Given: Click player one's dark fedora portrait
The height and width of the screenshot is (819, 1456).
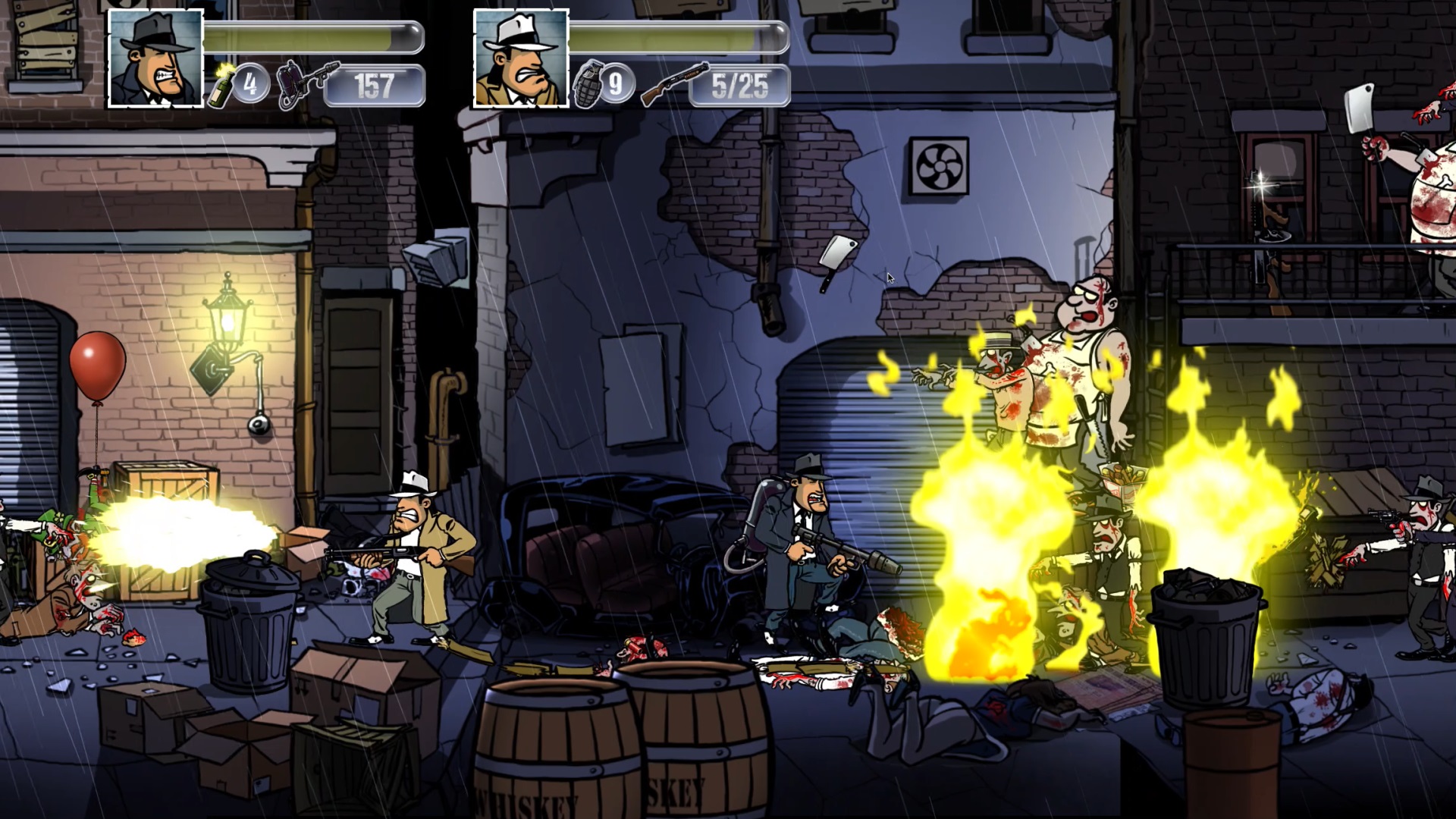Looking at the screenshot, I should coord(156,58).
